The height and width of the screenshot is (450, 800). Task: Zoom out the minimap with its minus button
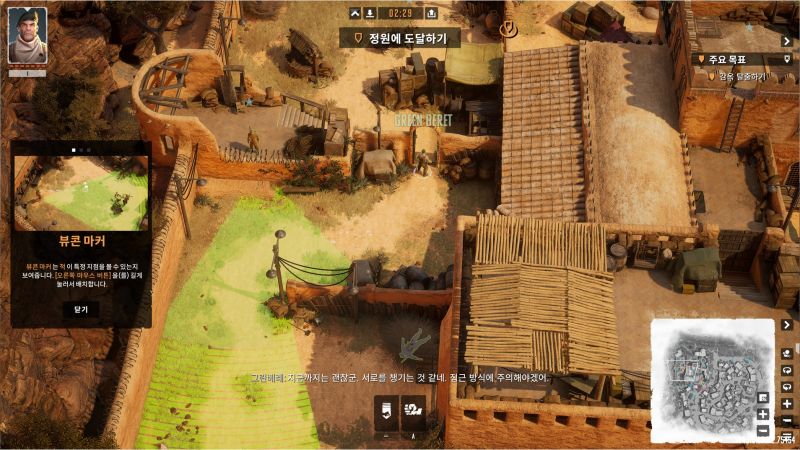pyautogui.click(x=763, y=431)
